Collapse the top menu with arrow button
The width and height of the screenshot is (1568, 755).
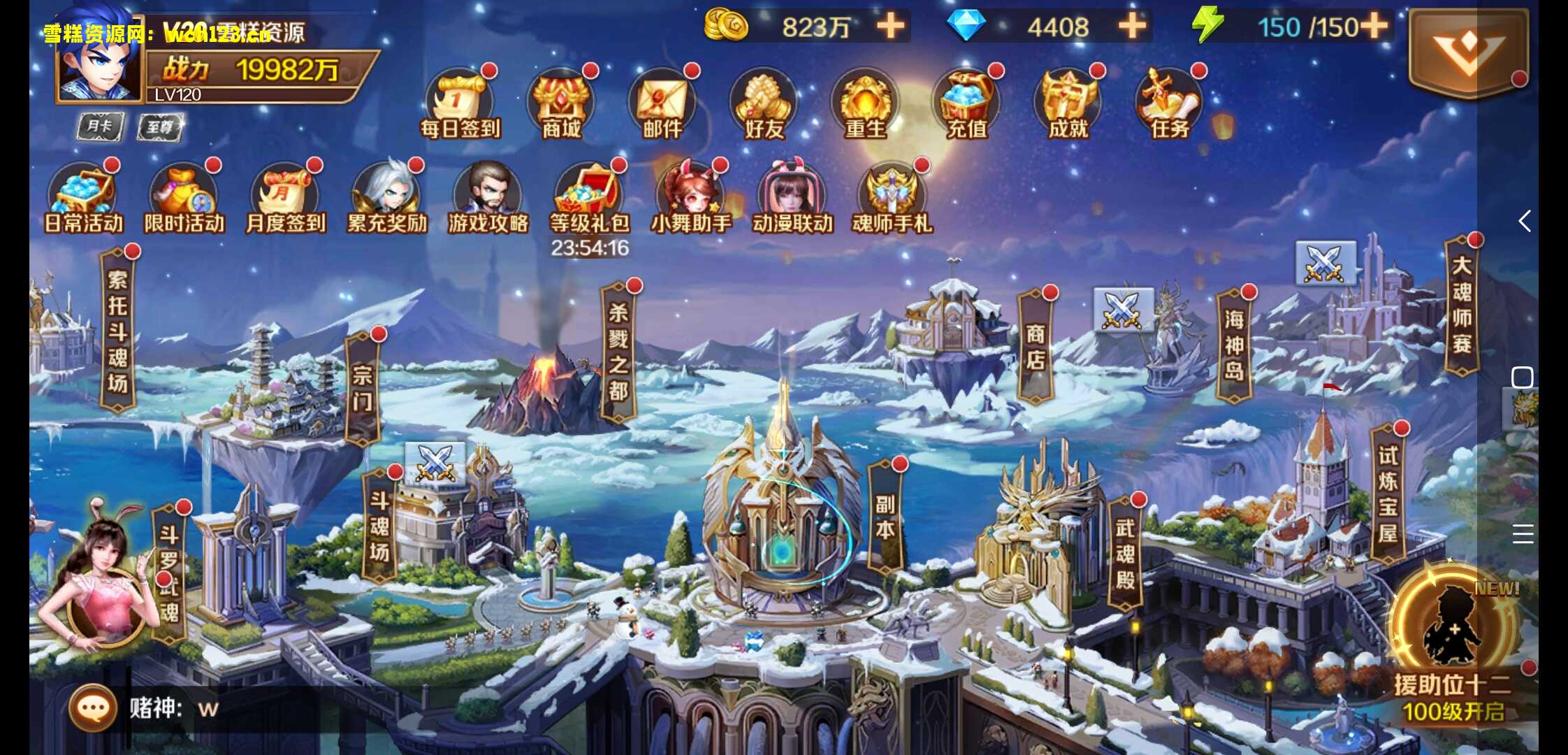(1467, 52)
